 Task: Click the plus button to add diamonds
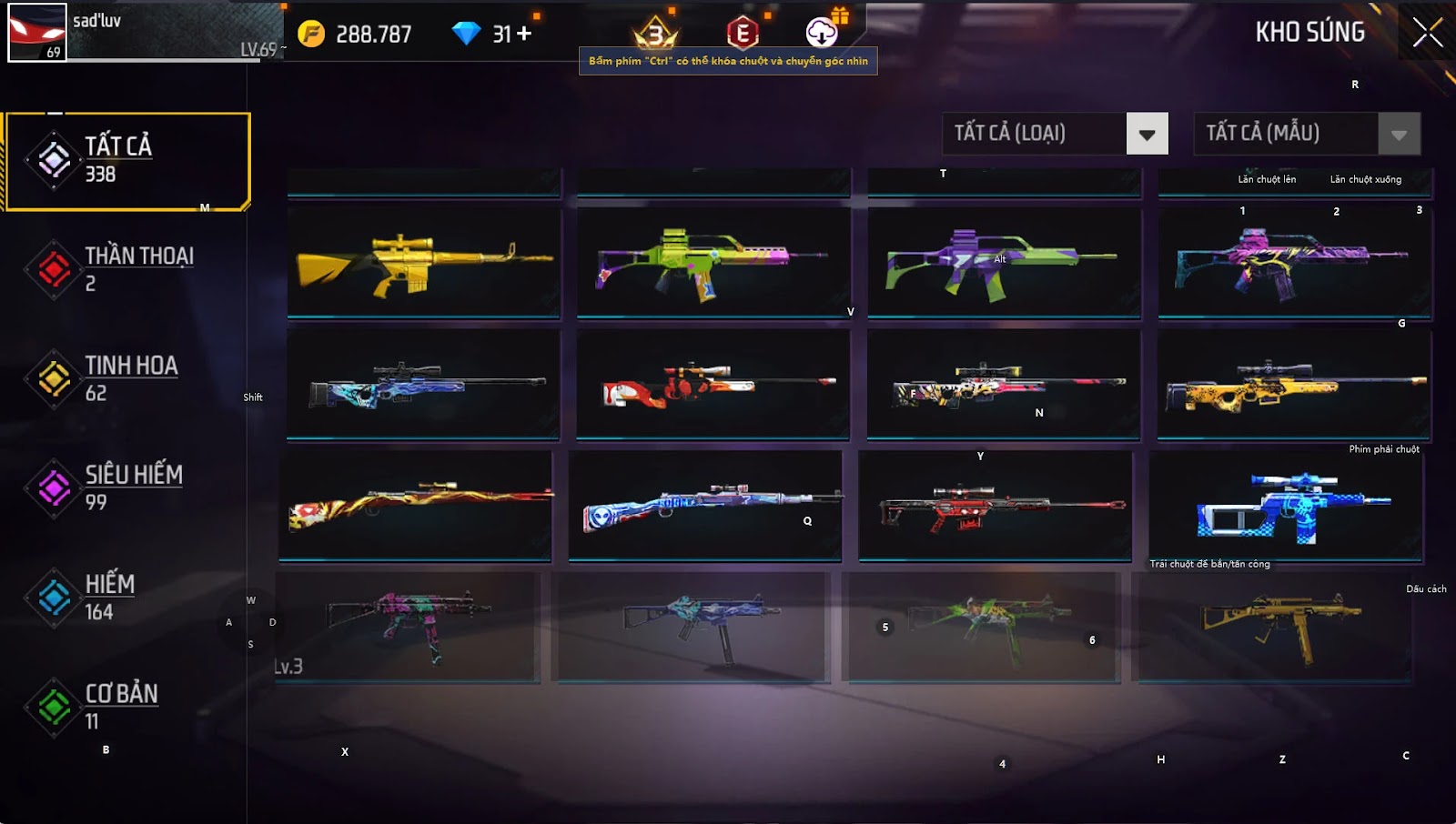[523, 34]
